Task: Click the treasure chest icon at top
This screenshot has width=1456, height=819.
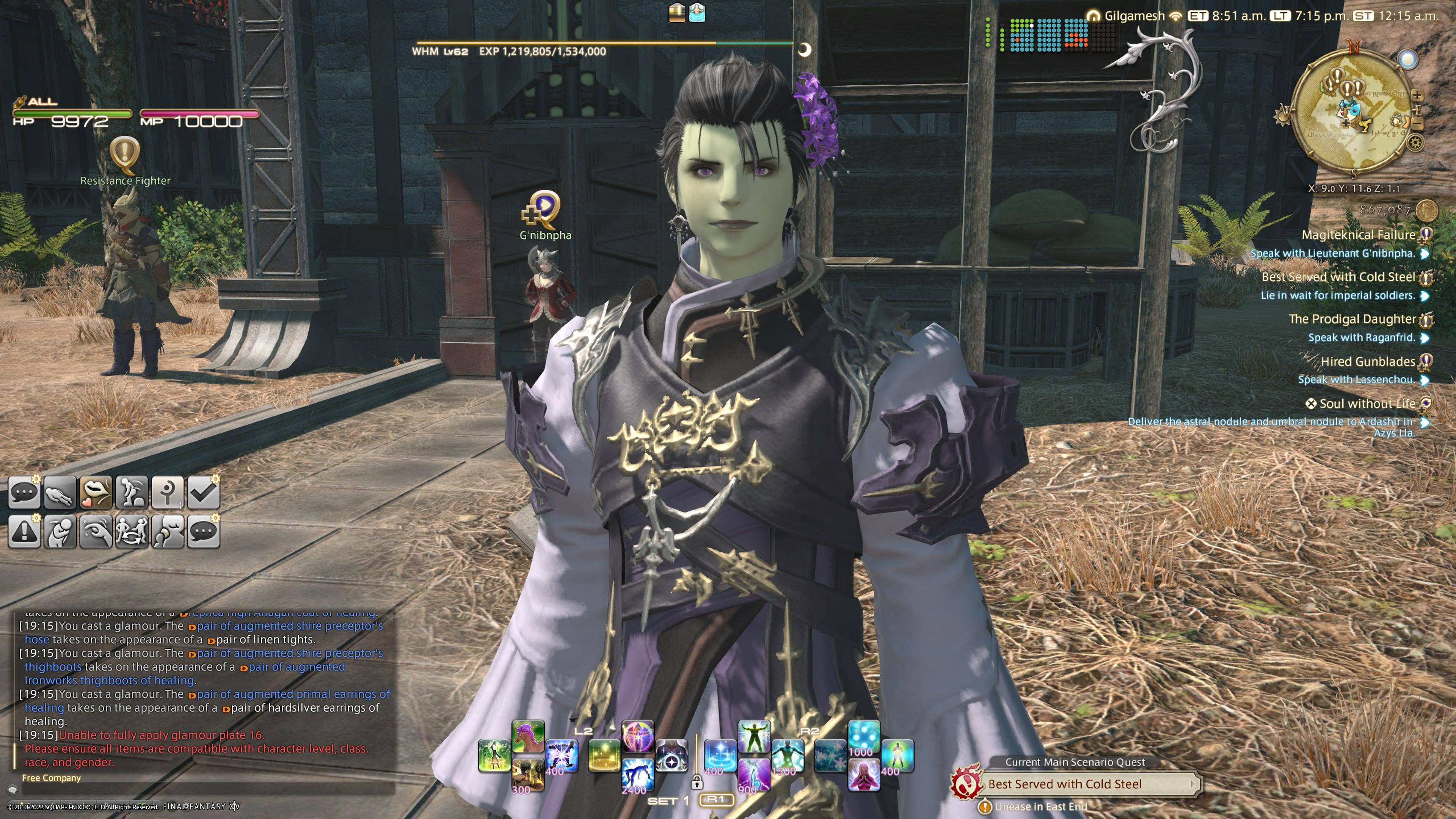Action: point(676,12)
